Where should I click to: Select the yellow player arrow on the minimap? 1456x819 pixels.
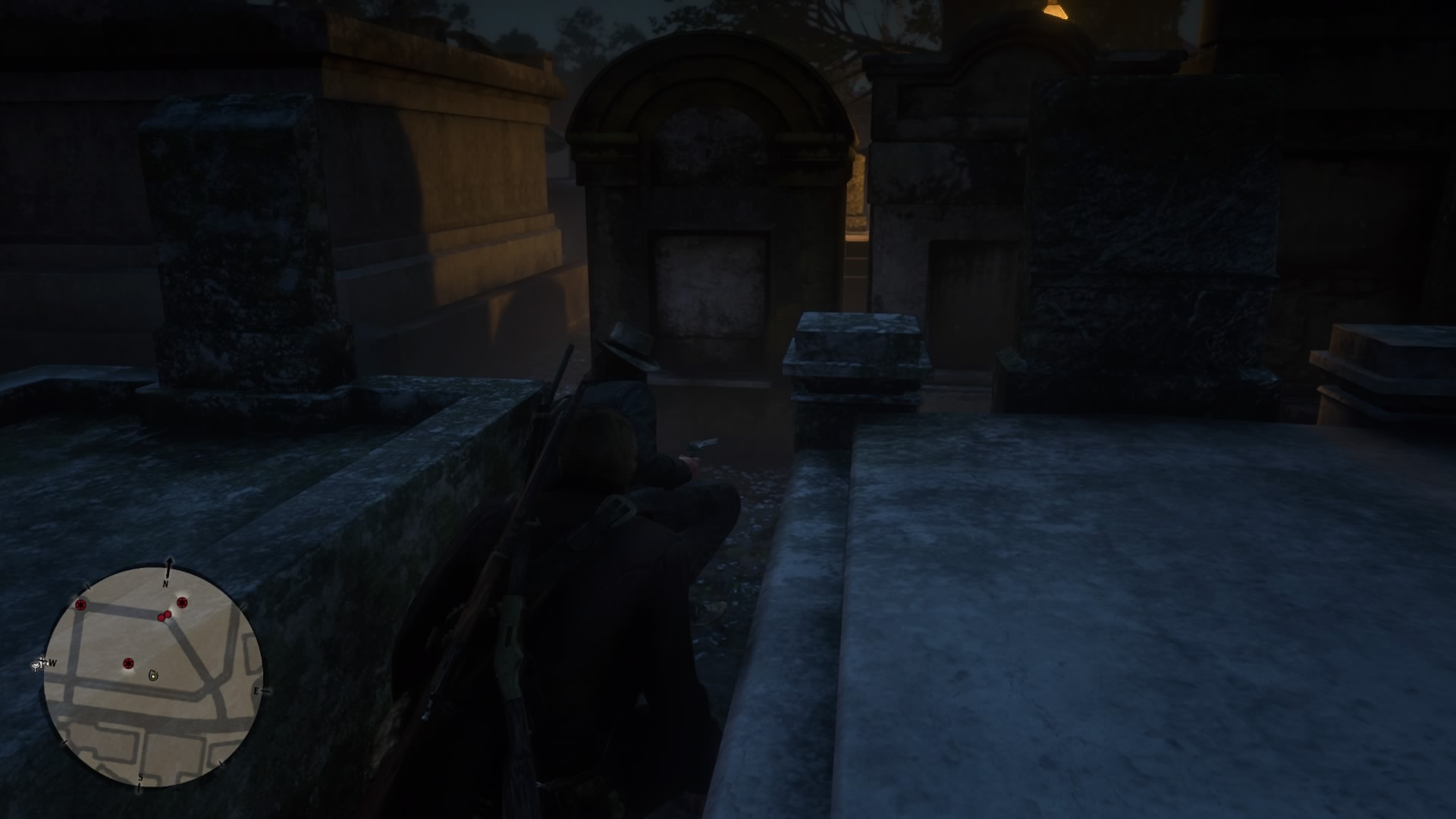tap(152, 676)
